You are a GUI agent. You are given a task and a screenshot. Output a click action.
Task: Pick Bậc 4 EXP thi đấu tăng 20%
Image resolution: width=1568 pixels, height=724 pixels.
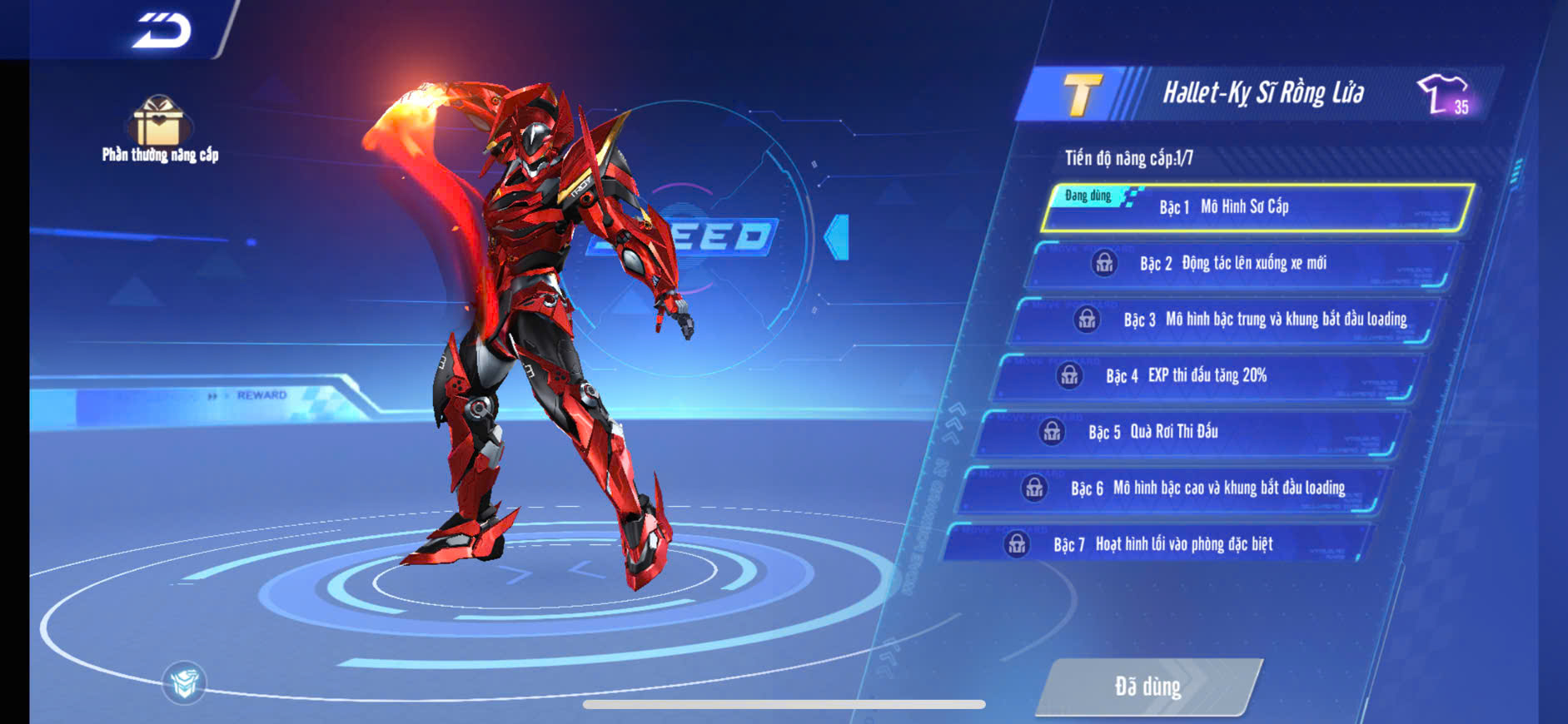click(x=1207, y=376)
